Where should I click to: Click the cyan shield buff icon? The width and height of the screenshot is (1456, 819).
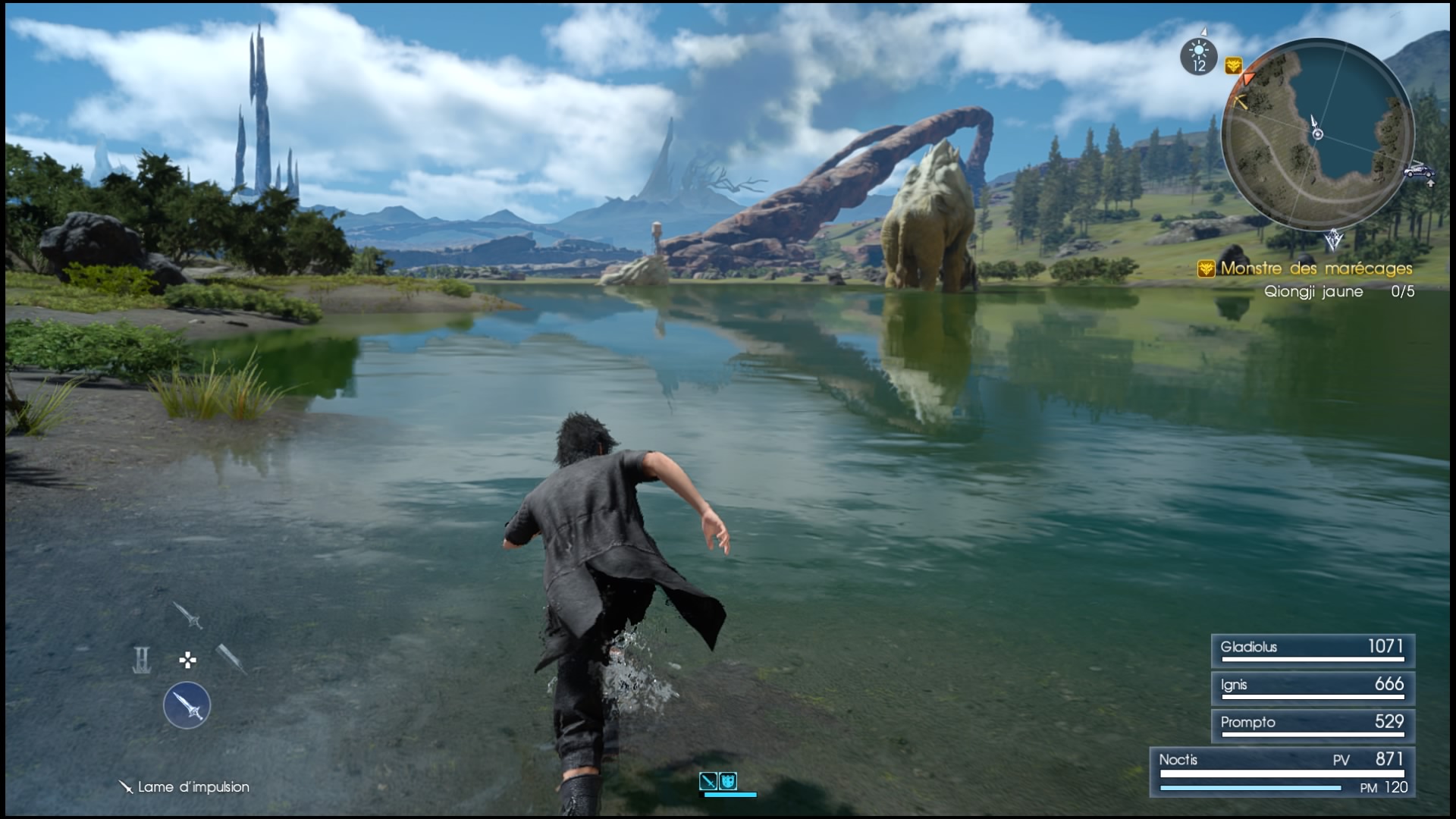(728, 780)
